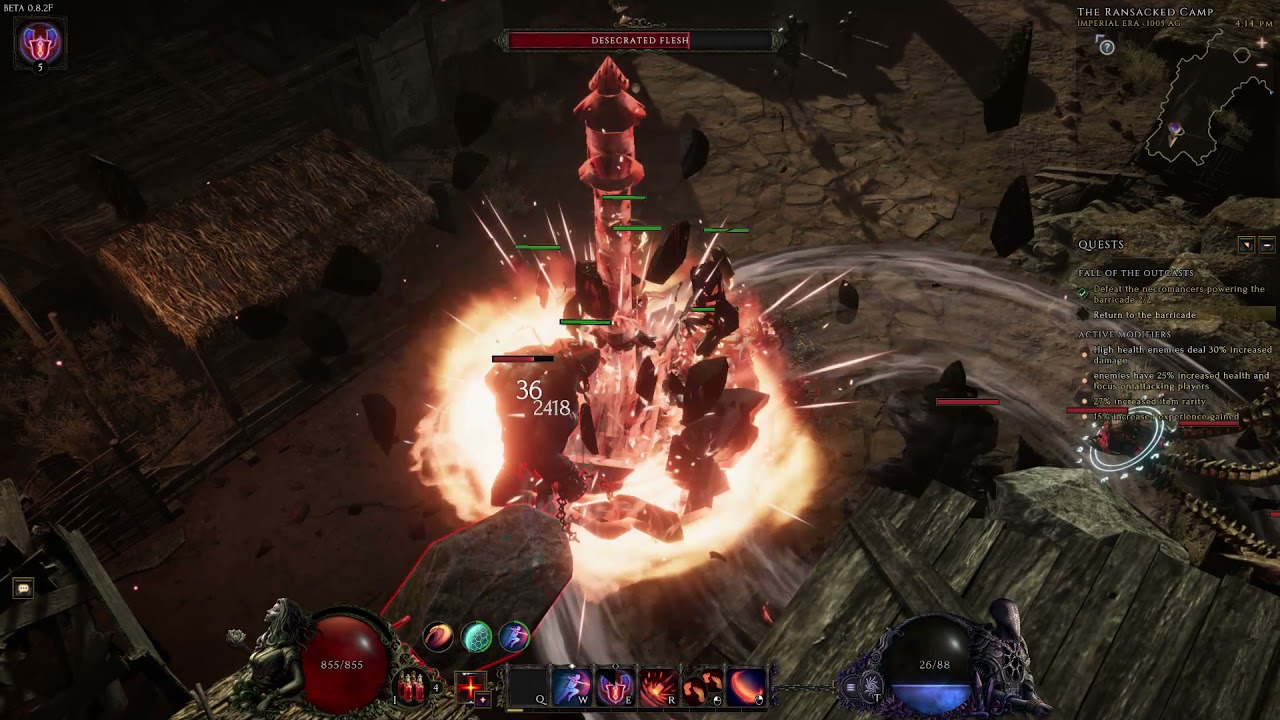Open the menu button beside mana orb
1280x720 pixels.
click(x=851, y=687)
